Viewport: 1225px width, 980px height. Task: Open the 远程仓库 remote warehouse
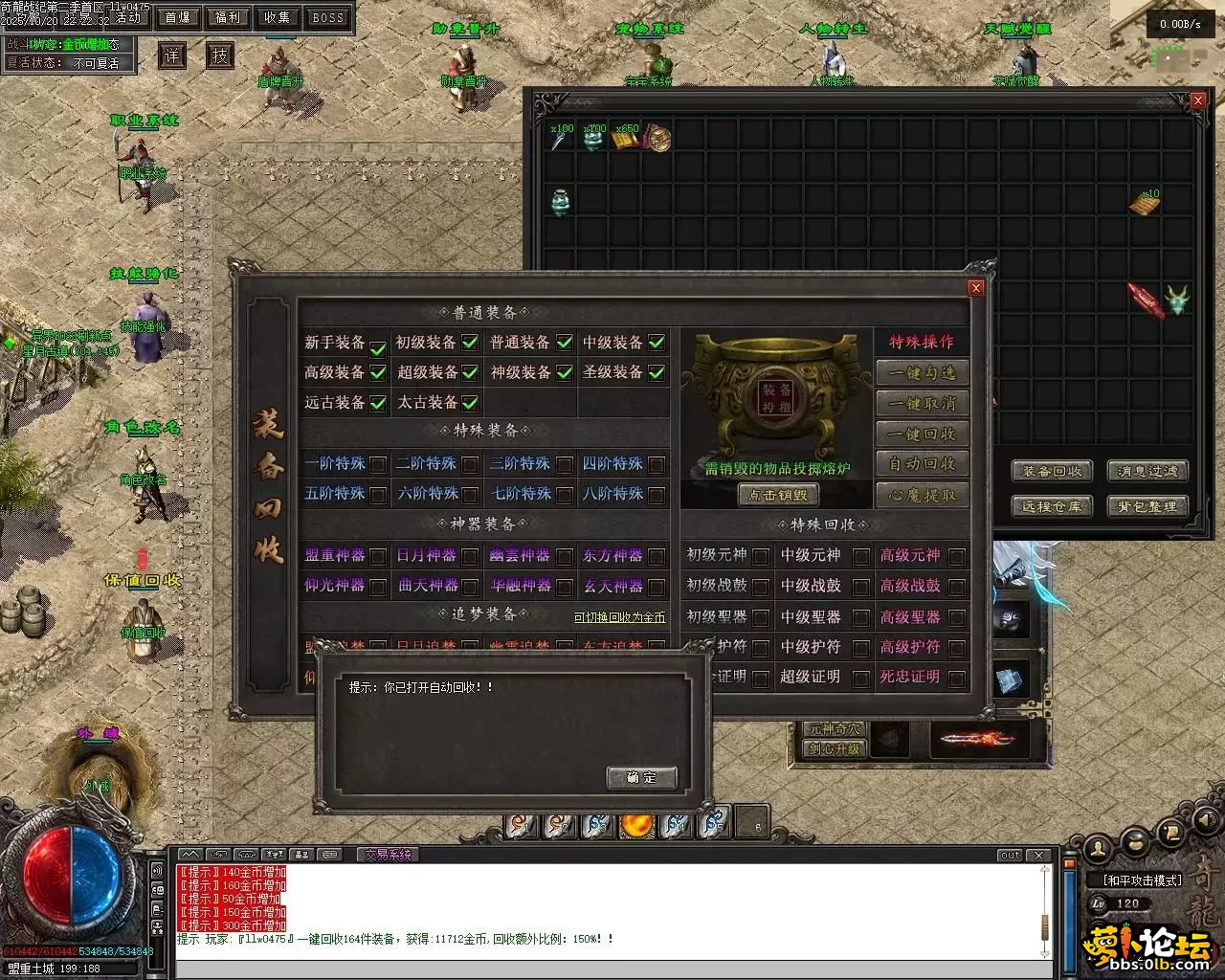[x=1052, y=506]
